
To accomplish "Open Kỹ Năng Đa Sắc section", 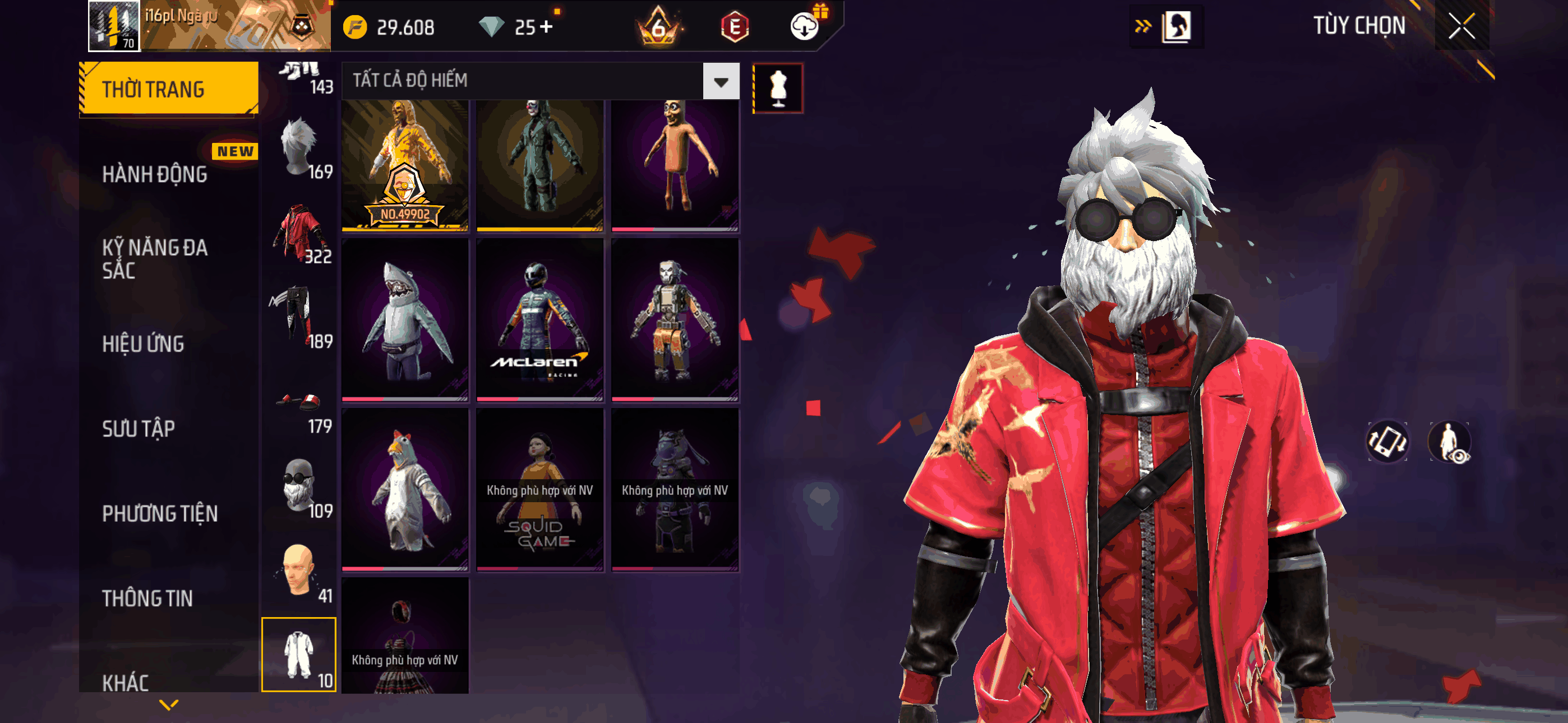I will click(x=155, y=258).
